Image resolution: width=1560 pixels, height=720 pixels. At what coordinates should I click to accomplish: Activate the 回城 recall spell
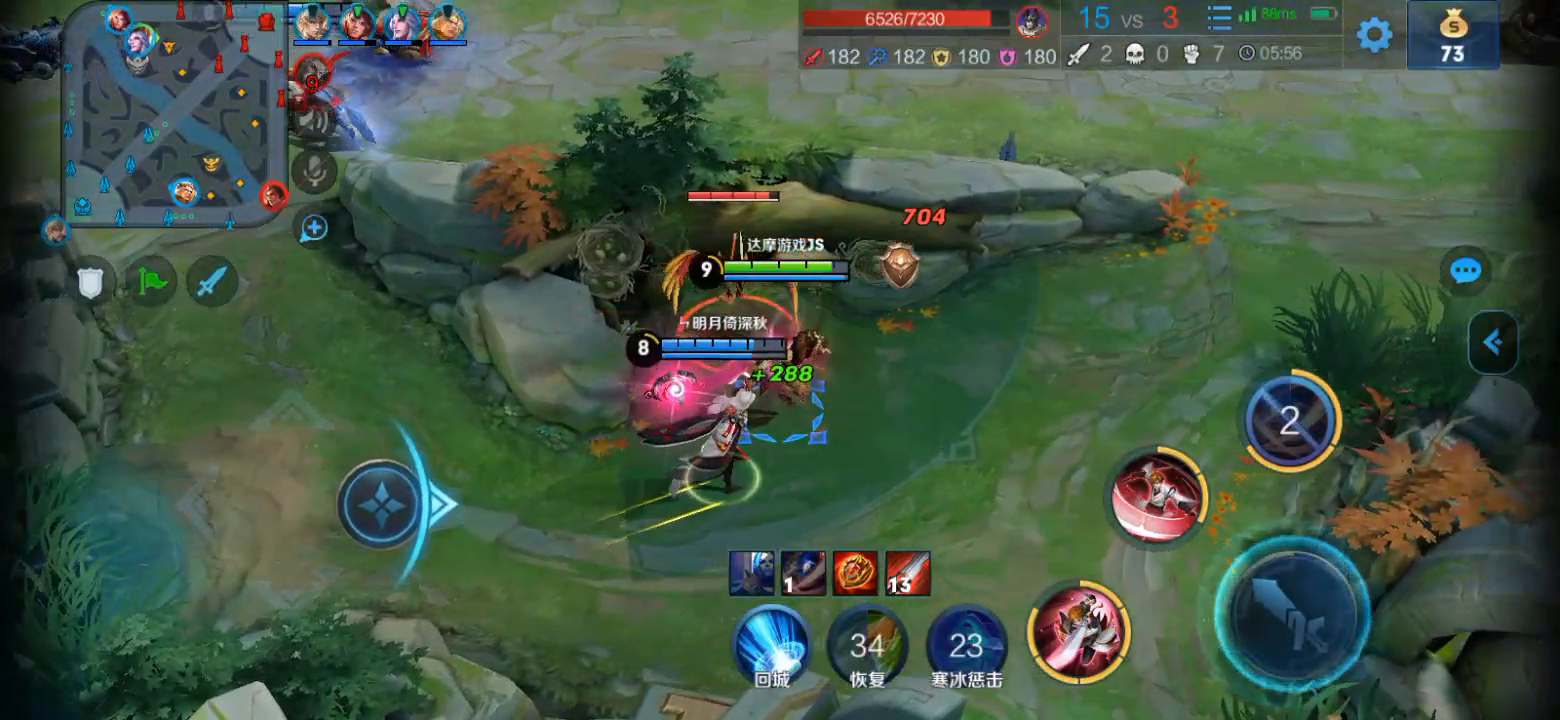click(x=772, y=643)
